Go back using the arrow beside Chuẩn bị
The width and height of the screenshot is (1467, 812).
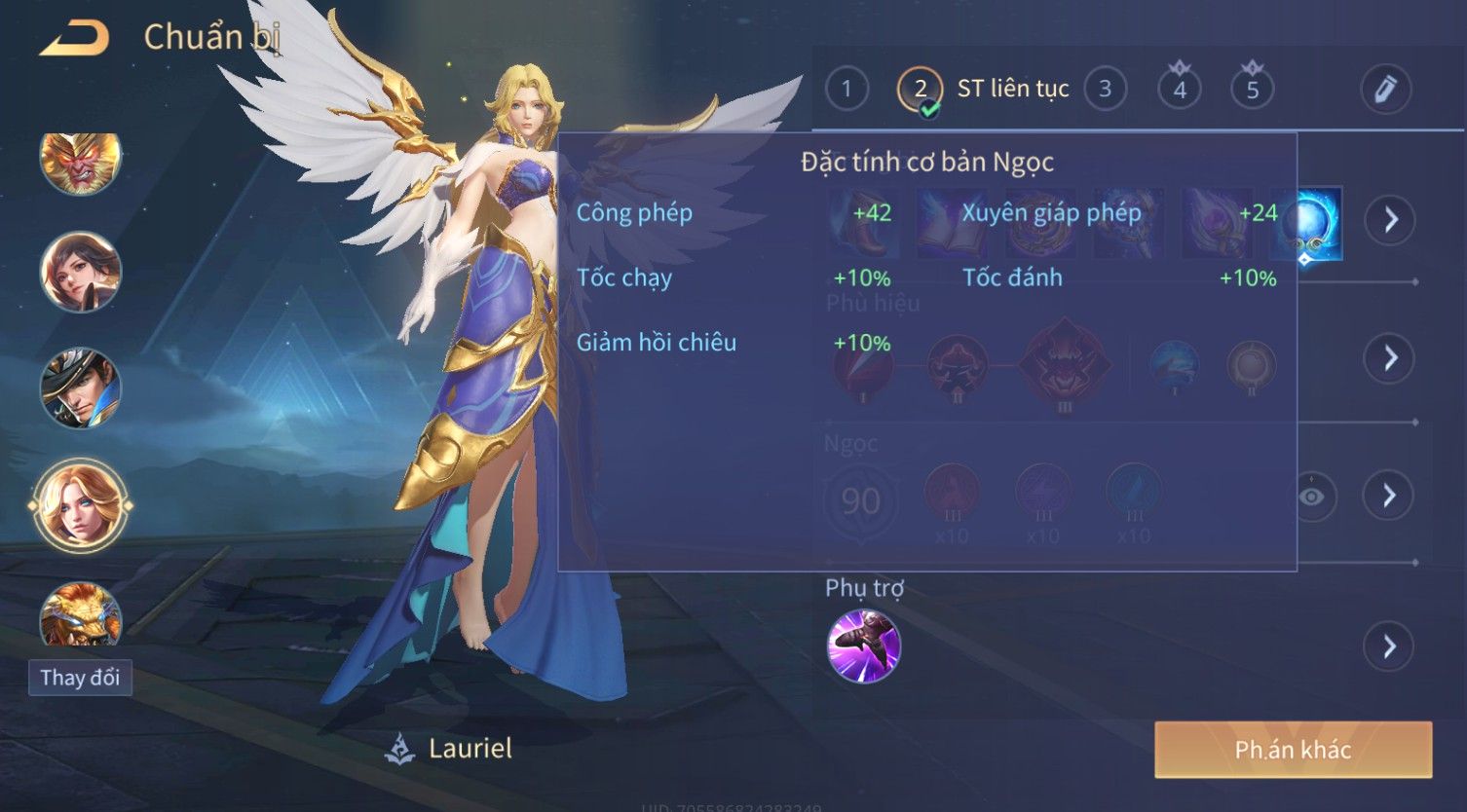point(74,39)
